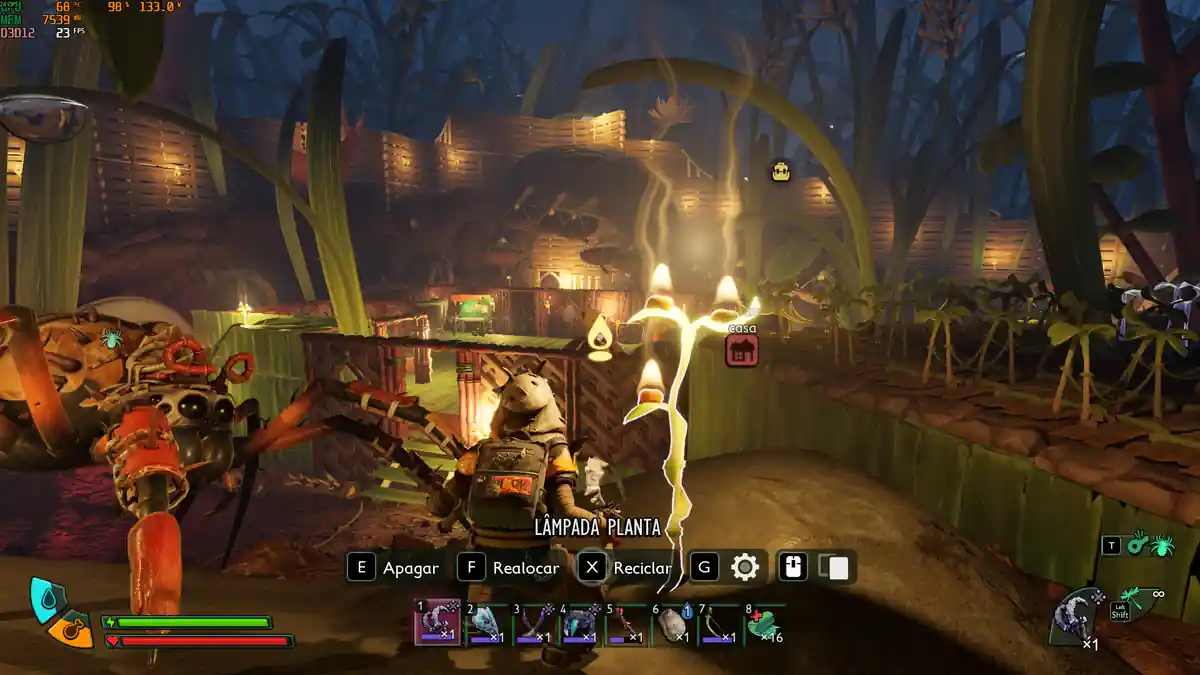Select hotbar slot 1 curved claw weapon

(x=437, y=623)
